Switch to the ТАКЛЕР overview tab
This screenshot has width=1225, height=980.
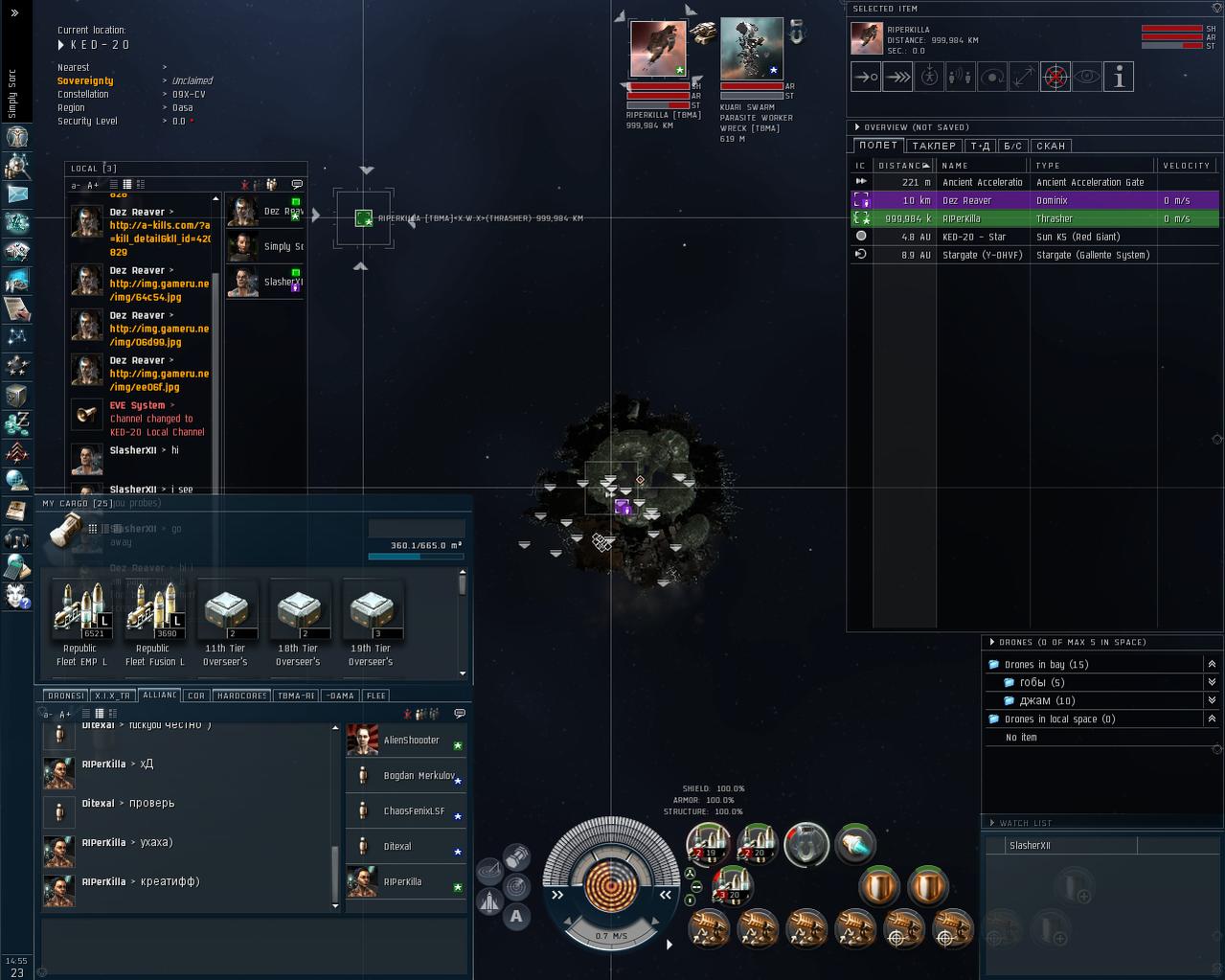934,146
